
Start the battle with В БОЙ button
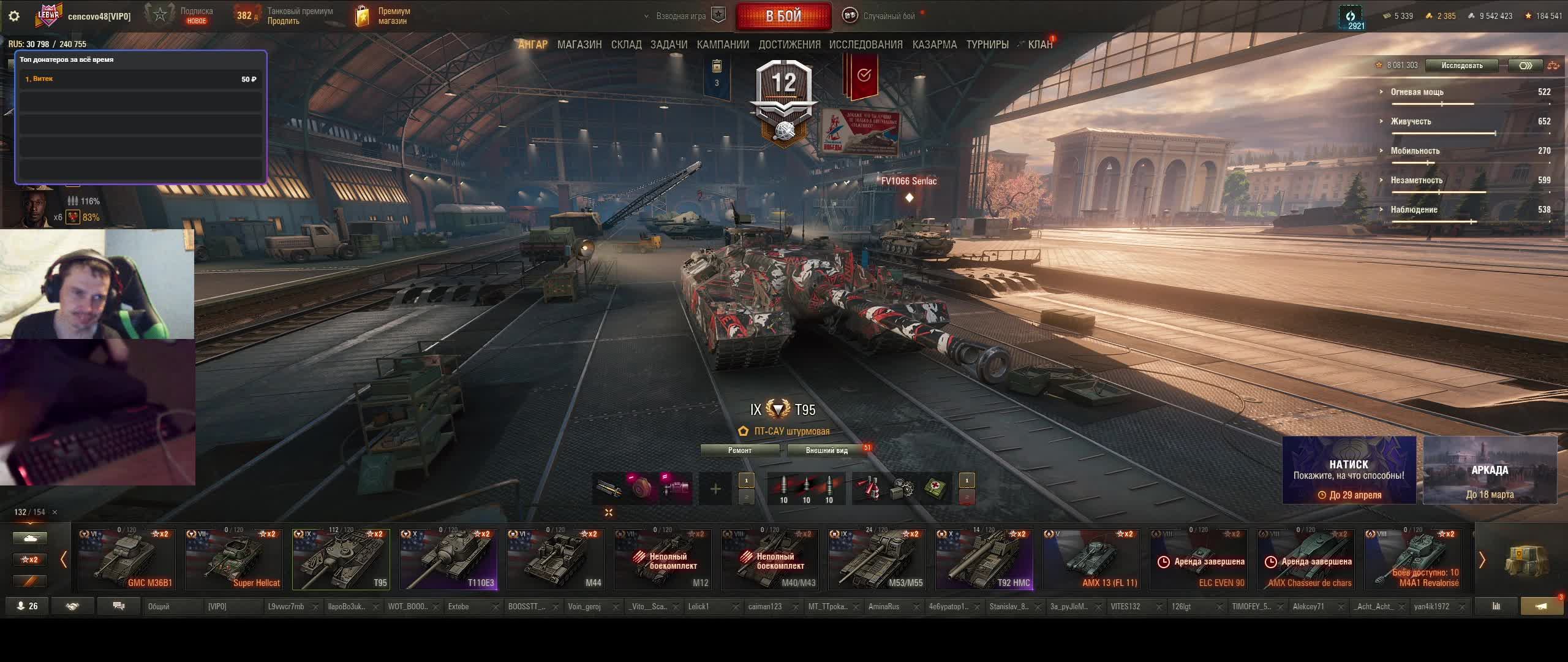click(x=783, y=16)
